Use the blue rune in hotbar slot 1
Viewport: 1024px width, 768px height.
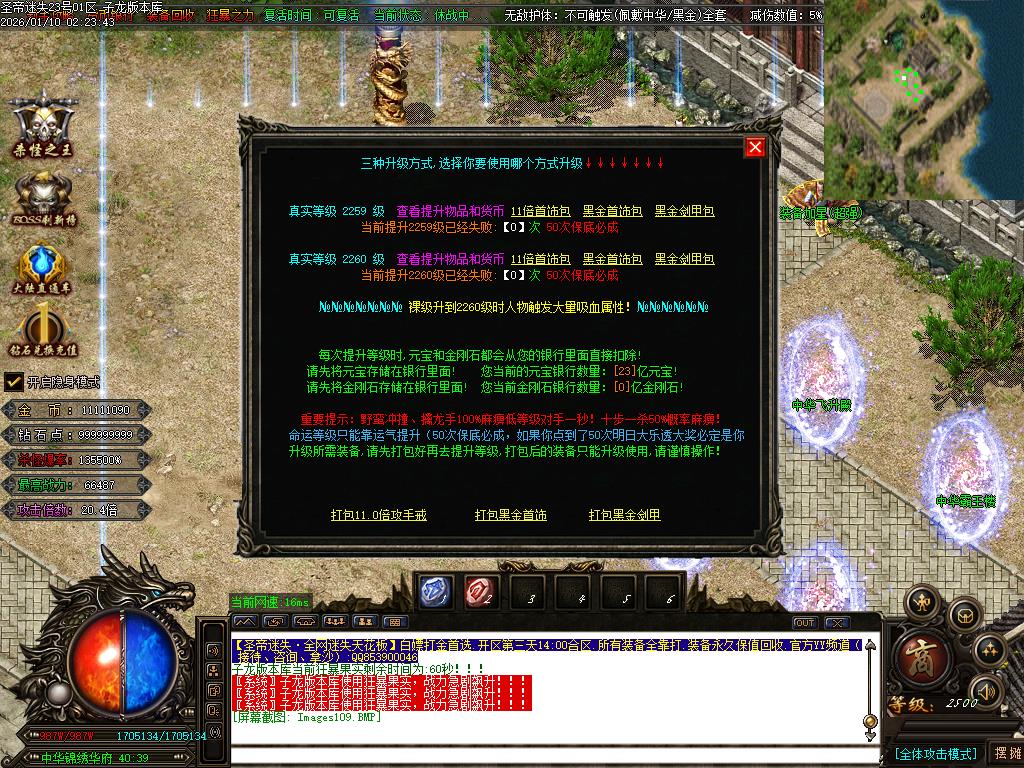(435, 592)
